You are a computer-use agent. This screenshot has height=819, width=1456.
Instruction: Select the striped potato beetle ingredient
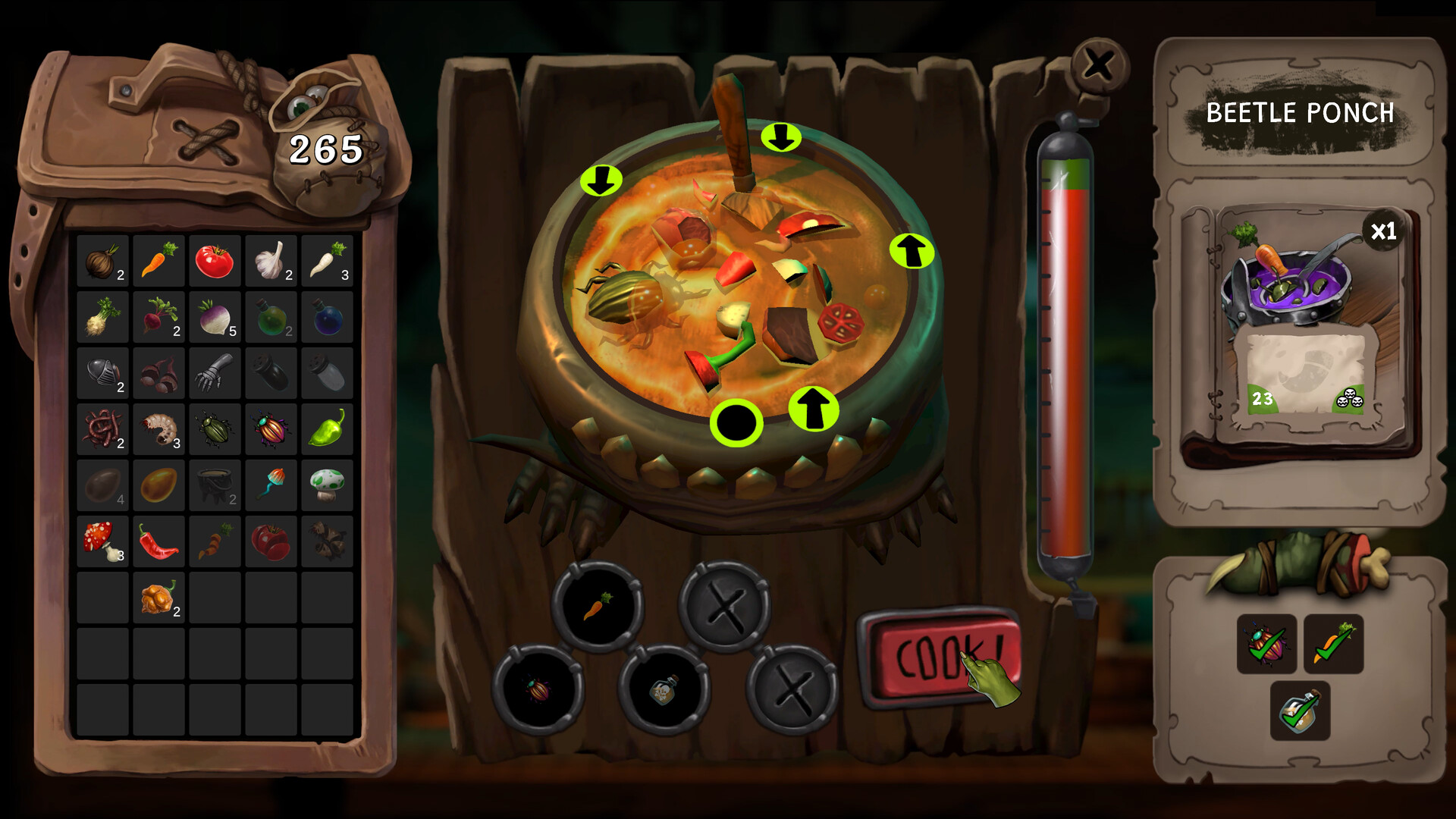point(271,428)
